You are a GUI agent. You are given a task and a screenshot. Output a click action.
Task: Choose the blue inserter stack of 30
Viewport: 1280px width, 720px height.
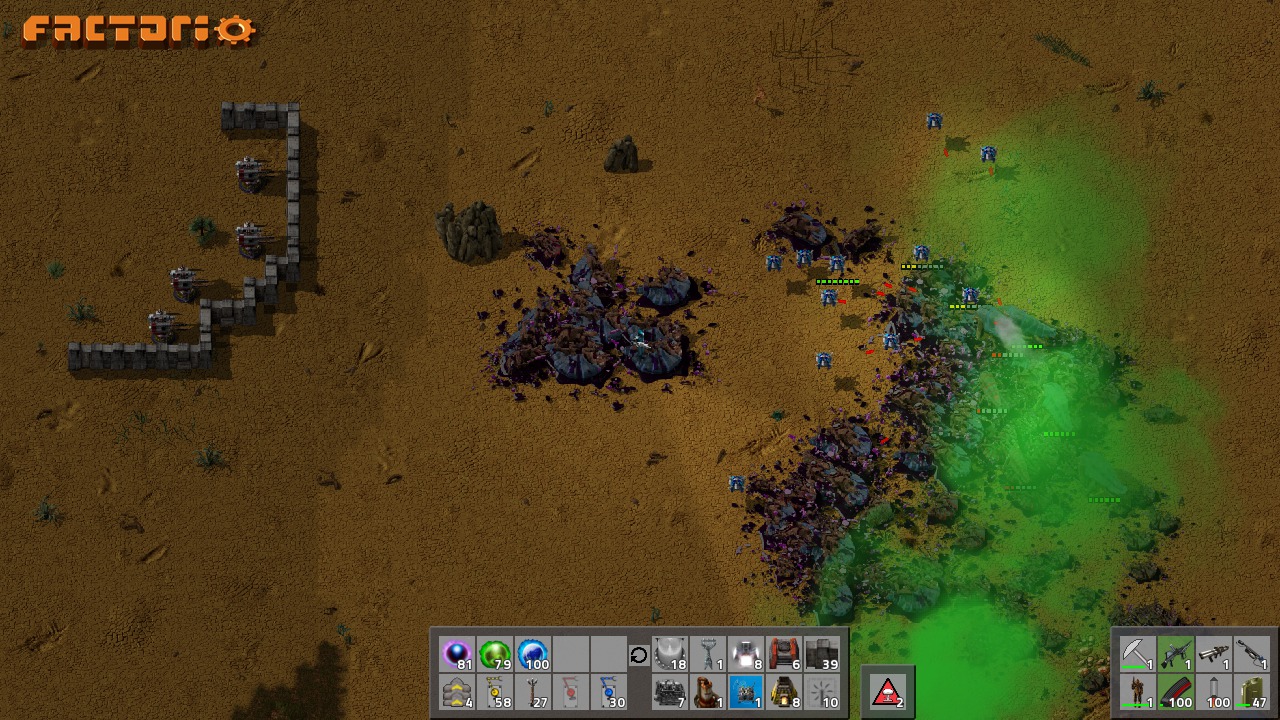[x=609, y=693]
